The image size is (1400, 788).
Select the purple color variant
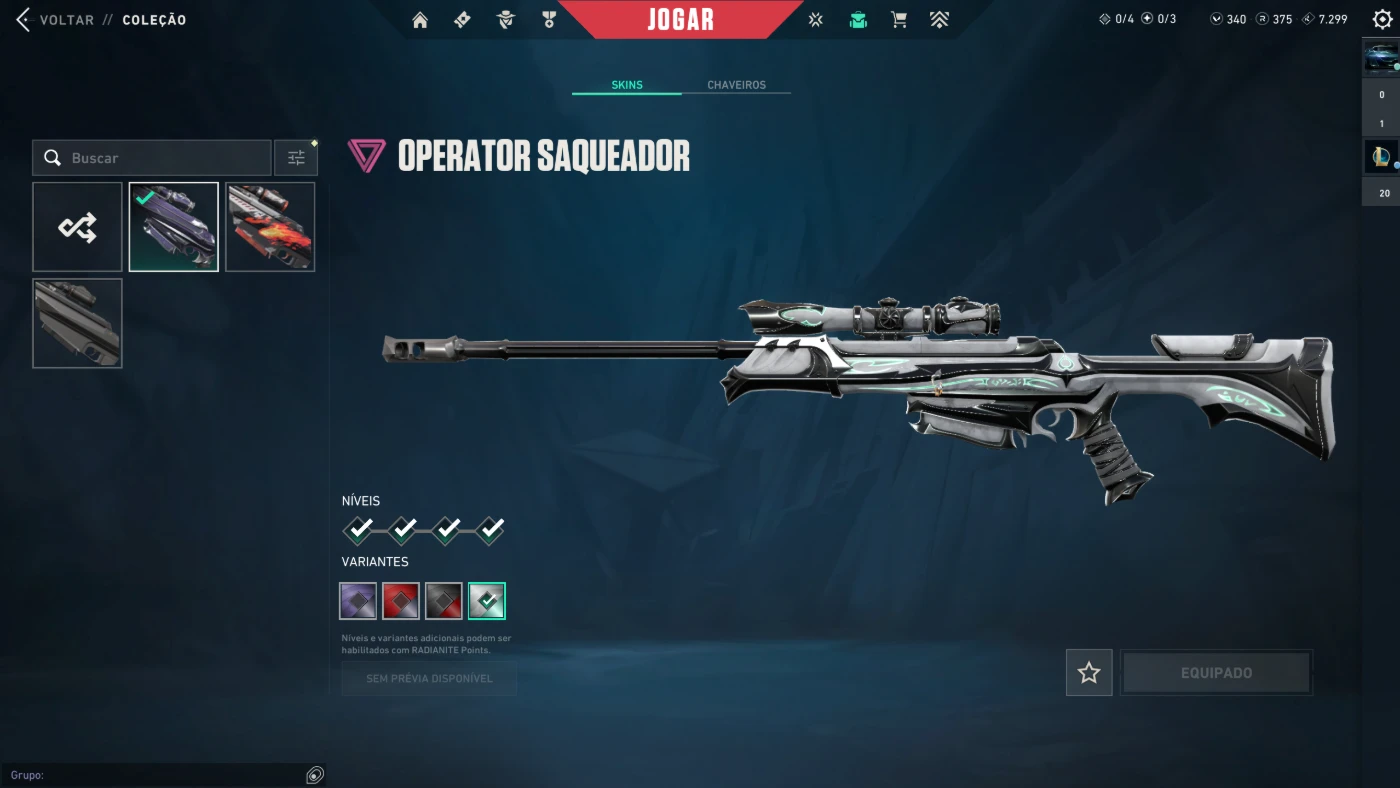[358, 601]
